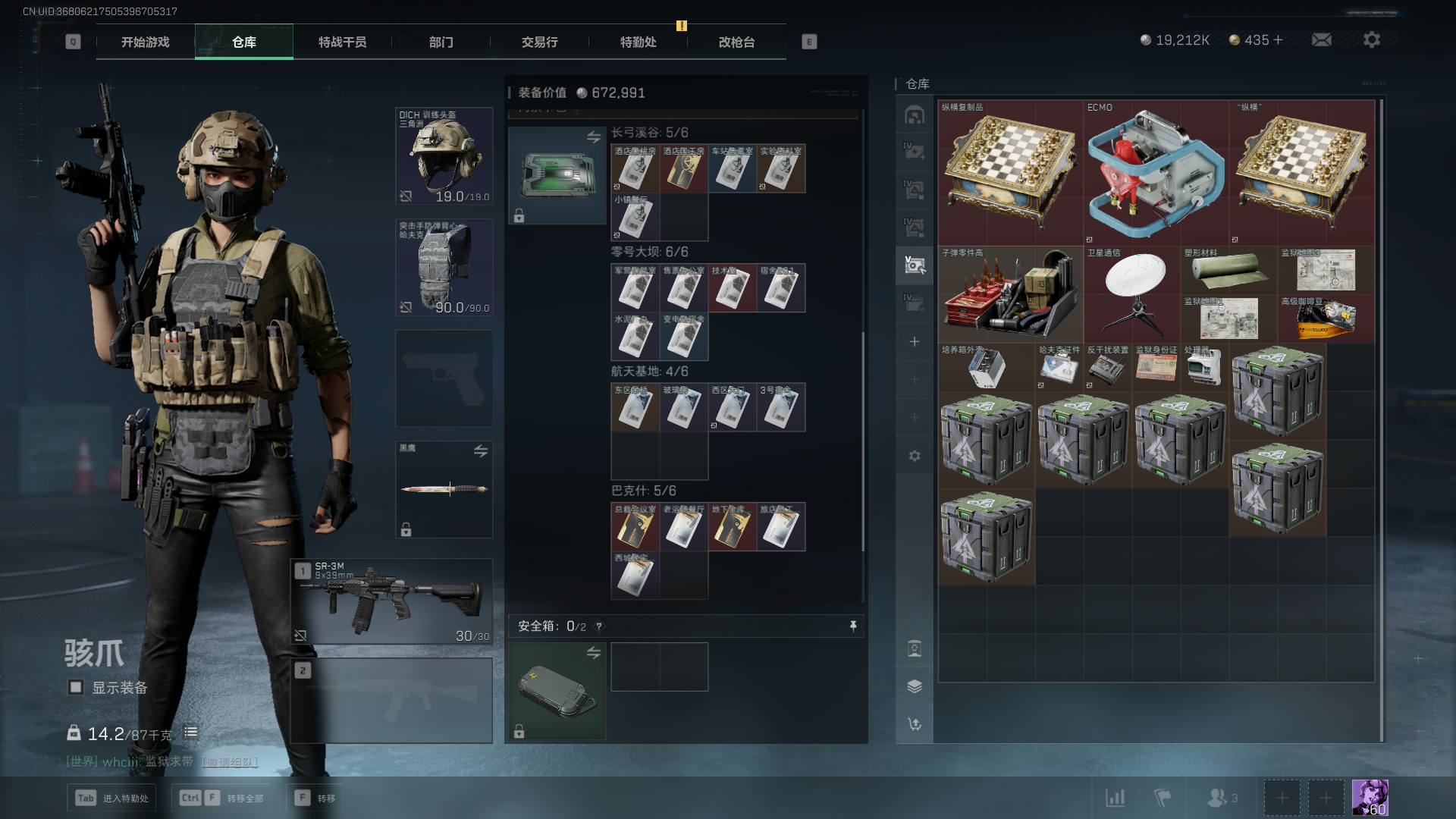The image size is (1456, 819).
Task: Open the 开始游戏 tab
Action: click(145, 42)
